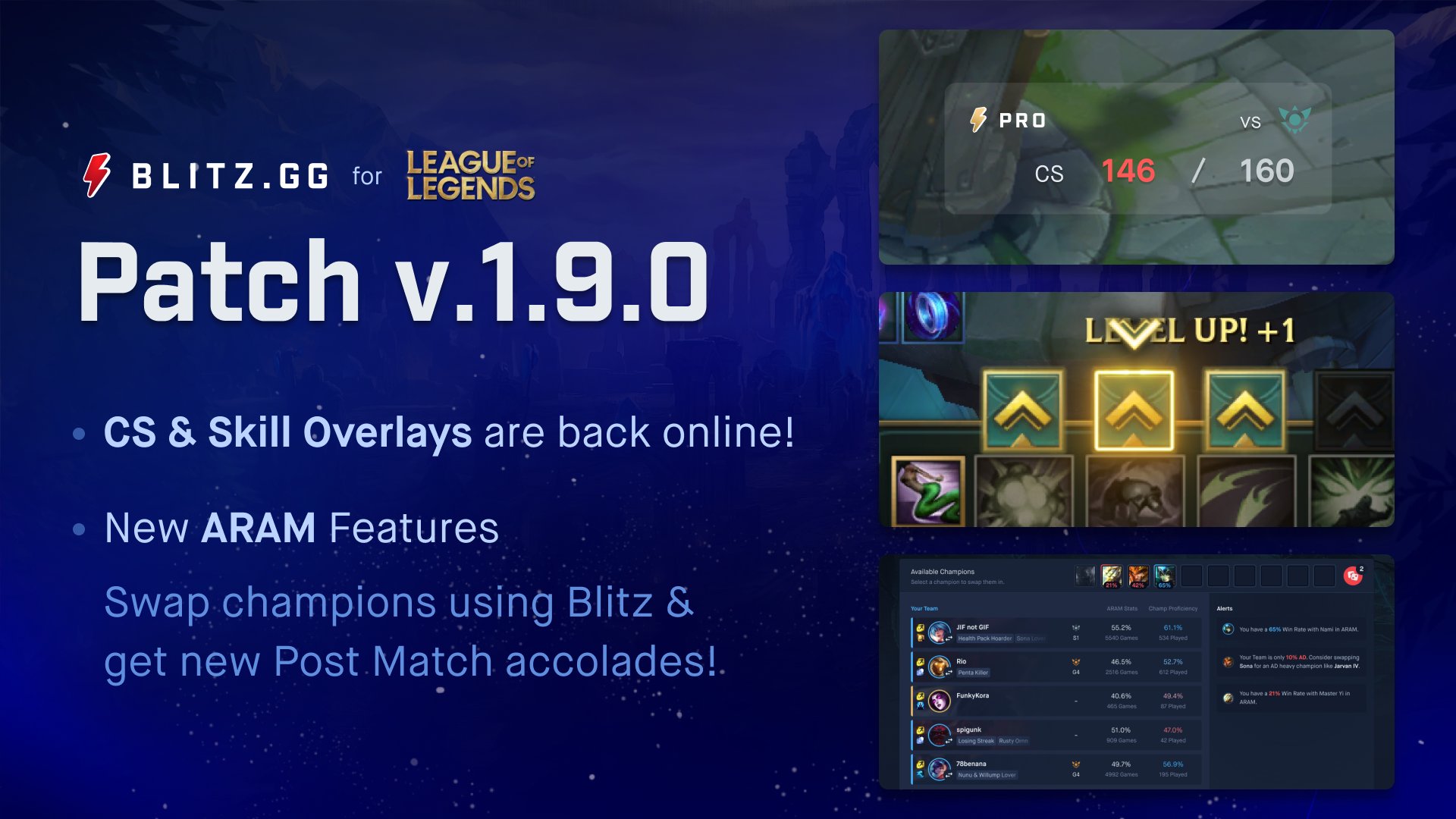Click the Losing Streak tag on spigunk's row

(976, 741)
